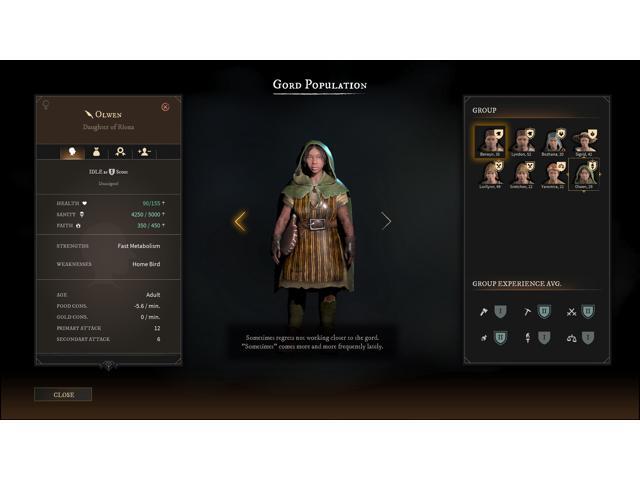Select Bozhana's portrait
Viewport: 640px width, 480px height.
pyautogui.click(x=553, y=140)
